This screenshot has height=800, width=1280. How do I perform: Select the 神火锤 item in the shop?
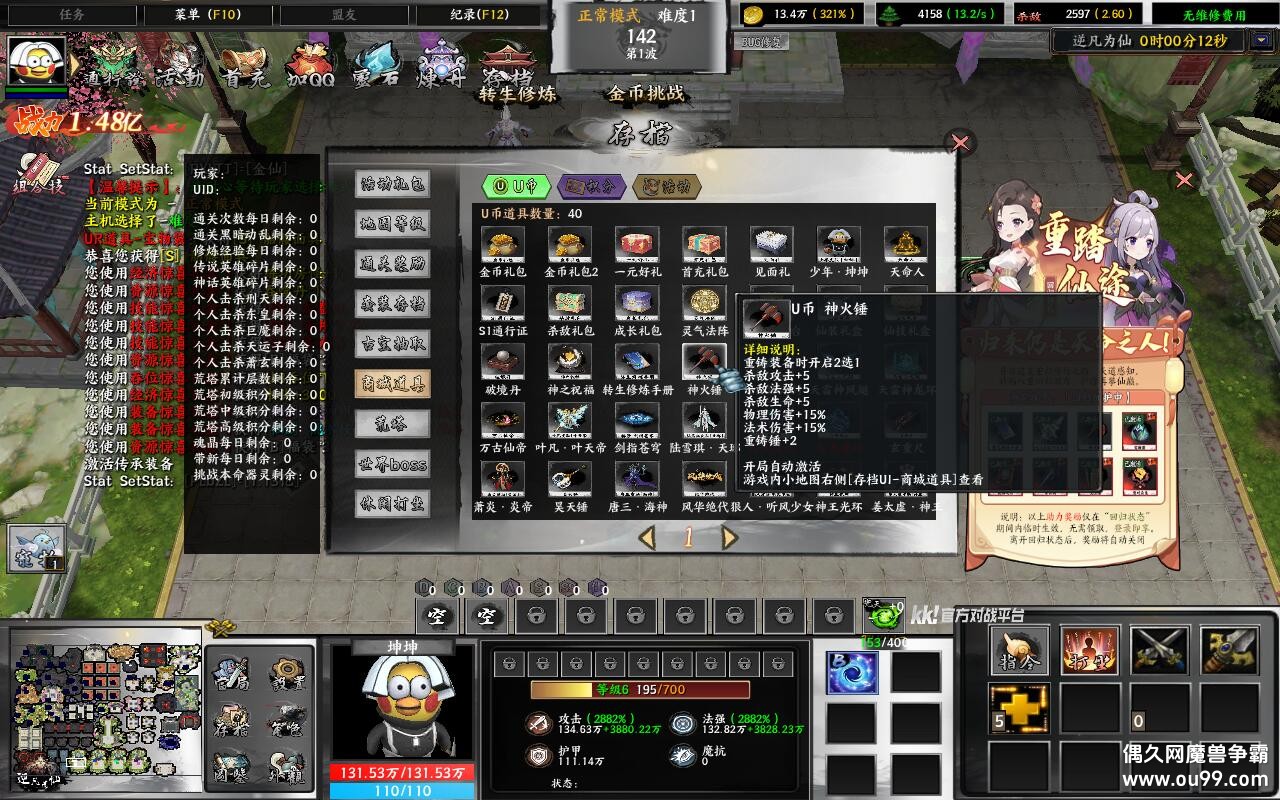(x=704, y=362)
